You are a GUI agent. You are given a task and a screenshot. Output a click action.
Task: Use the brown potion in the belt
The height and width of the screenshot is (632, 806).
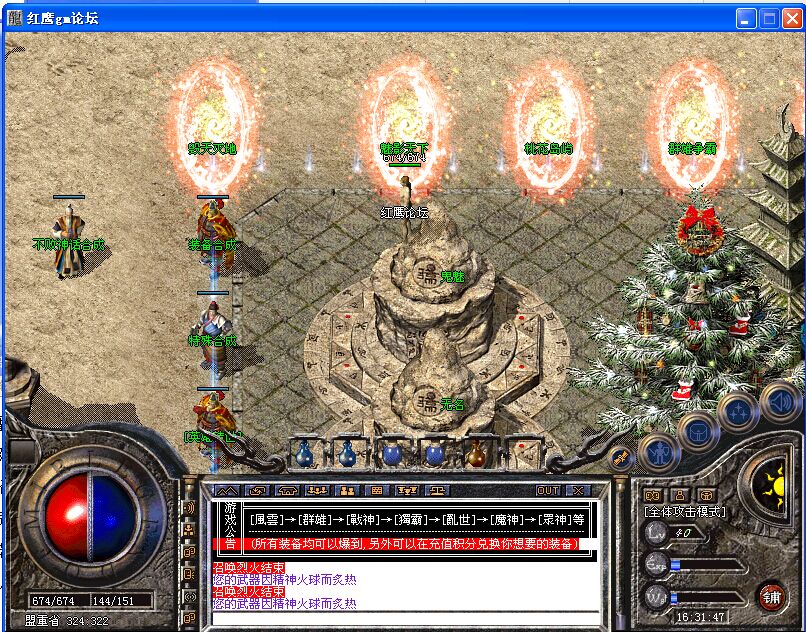(x=476, y=454)
